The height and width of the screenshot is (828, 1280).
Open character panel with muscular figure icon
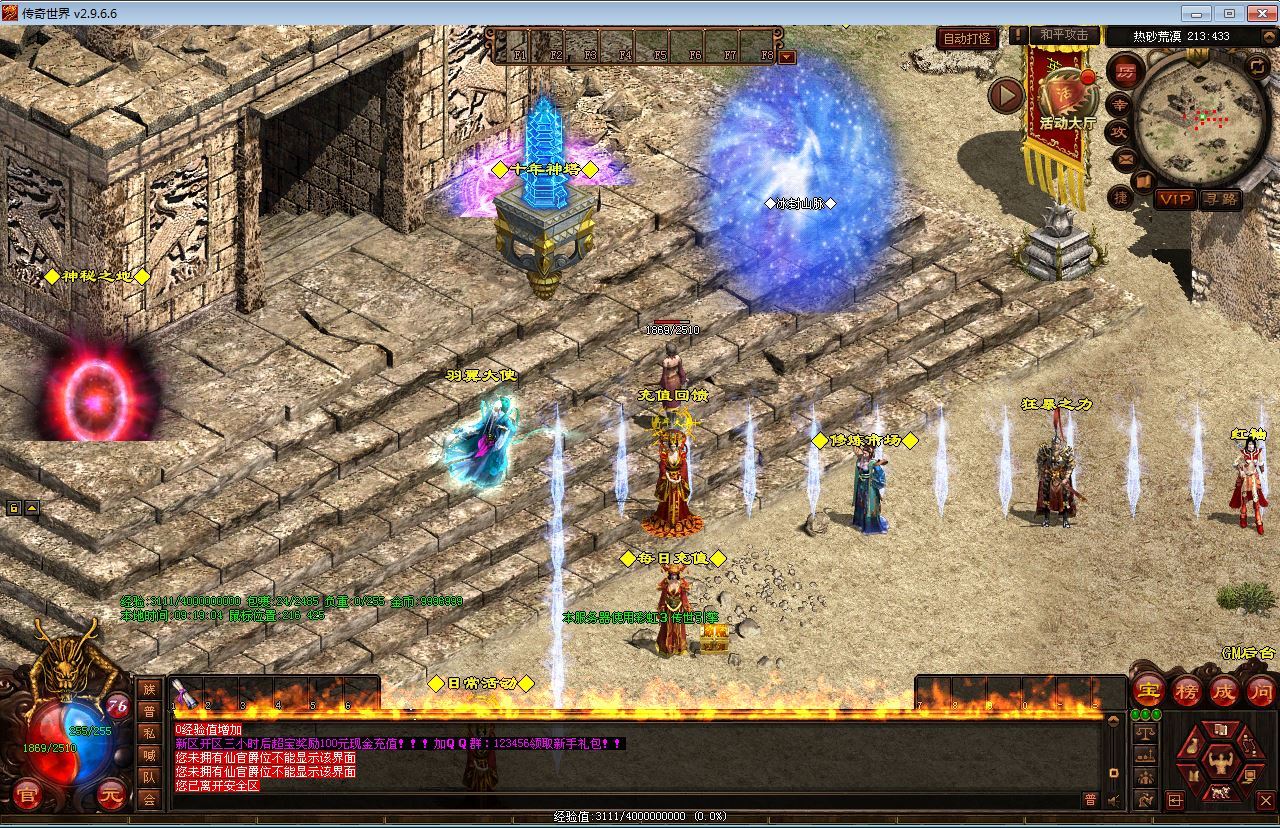[1219, 763]
